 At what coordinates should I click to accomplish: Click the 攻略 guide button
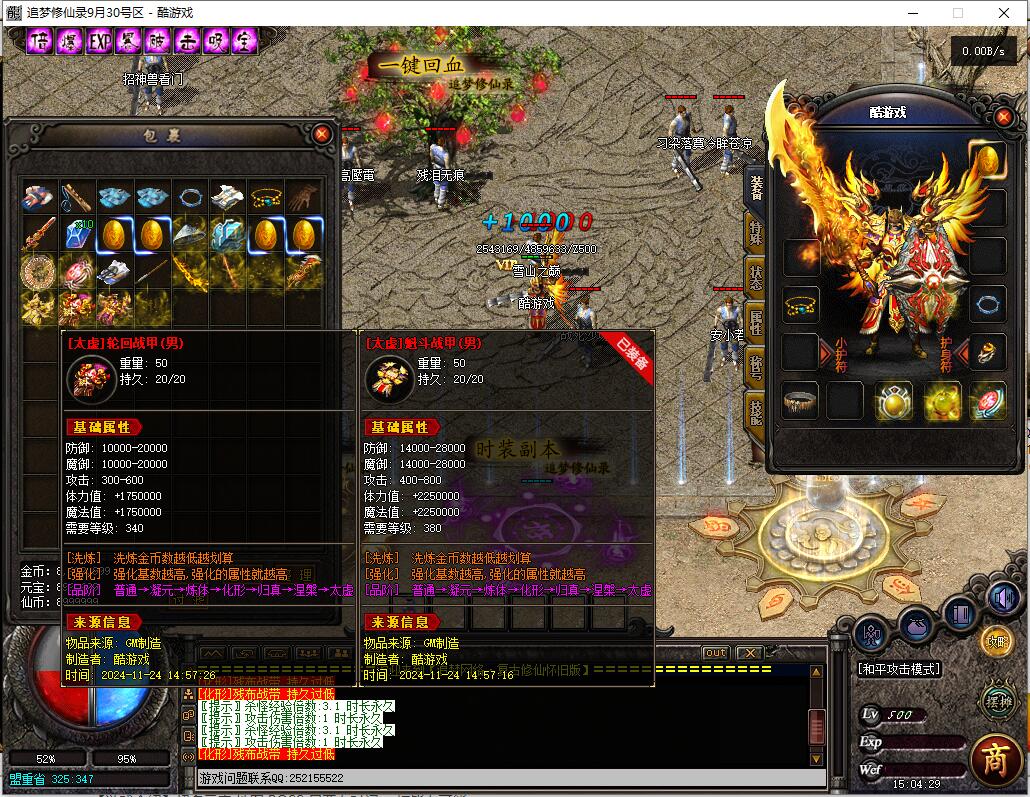pos(995,641)
